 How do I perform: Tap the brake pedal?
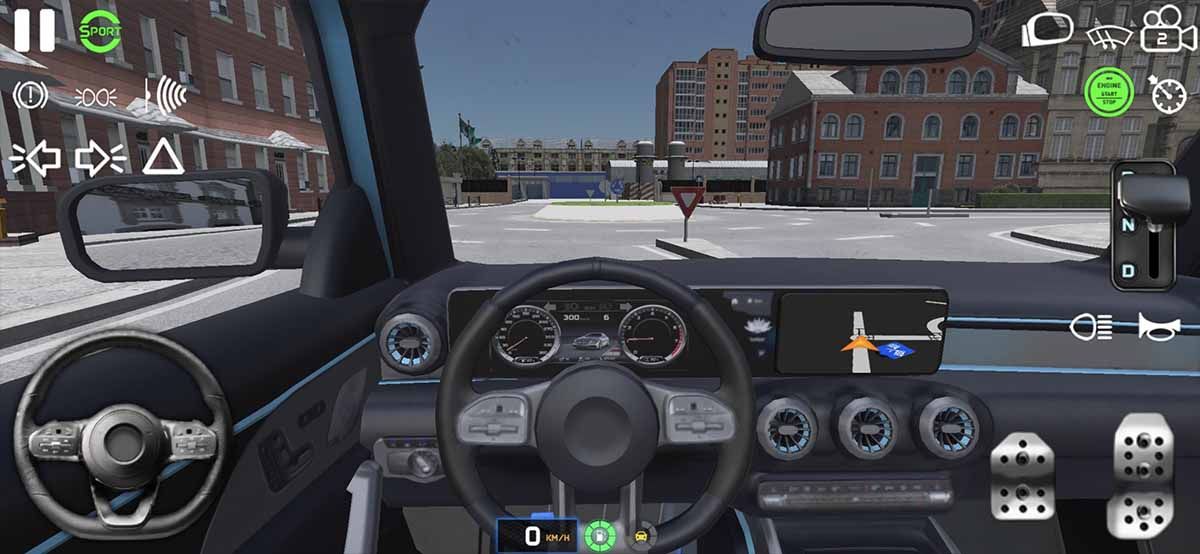[1022, 477]
